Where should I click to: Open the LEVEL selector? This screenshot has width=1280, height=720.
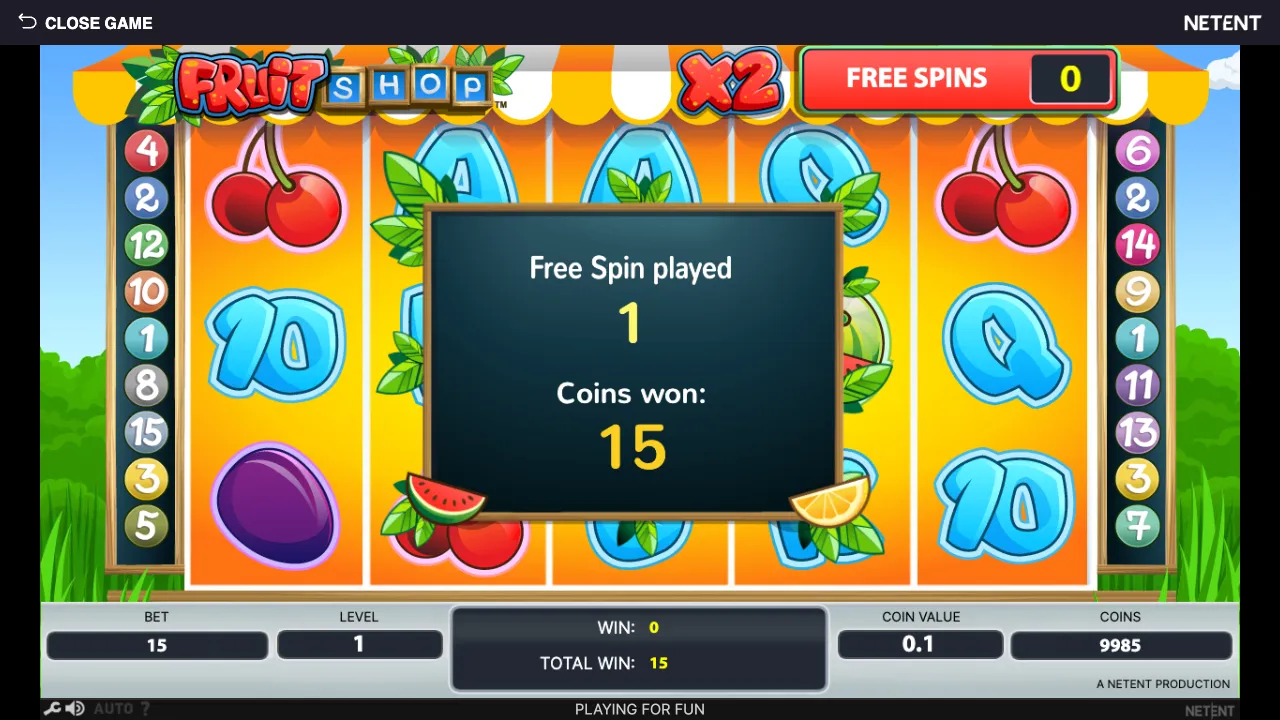(359, 644)
